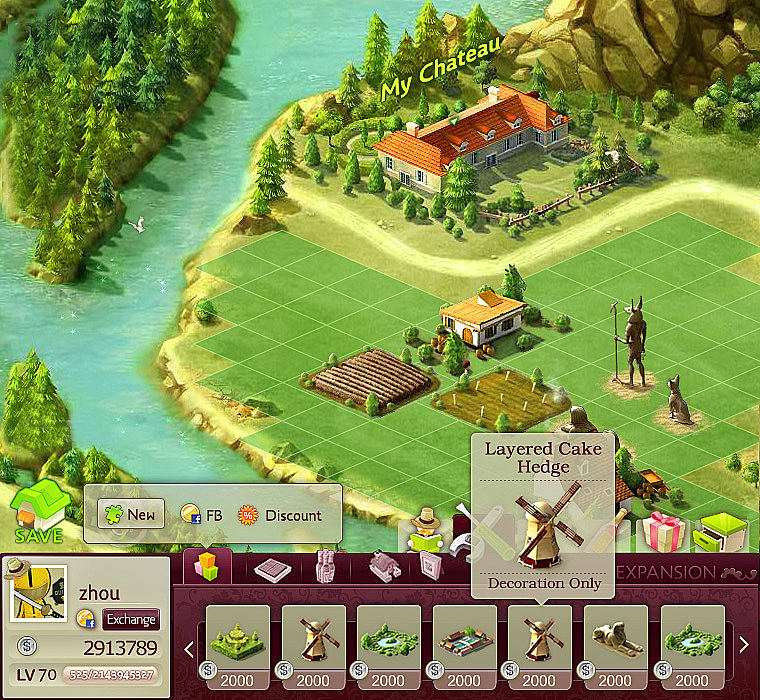The height and width of the screenshot is (700, 760).
Task: Pick the sphinx statue shop item
Action: point(616,637)
